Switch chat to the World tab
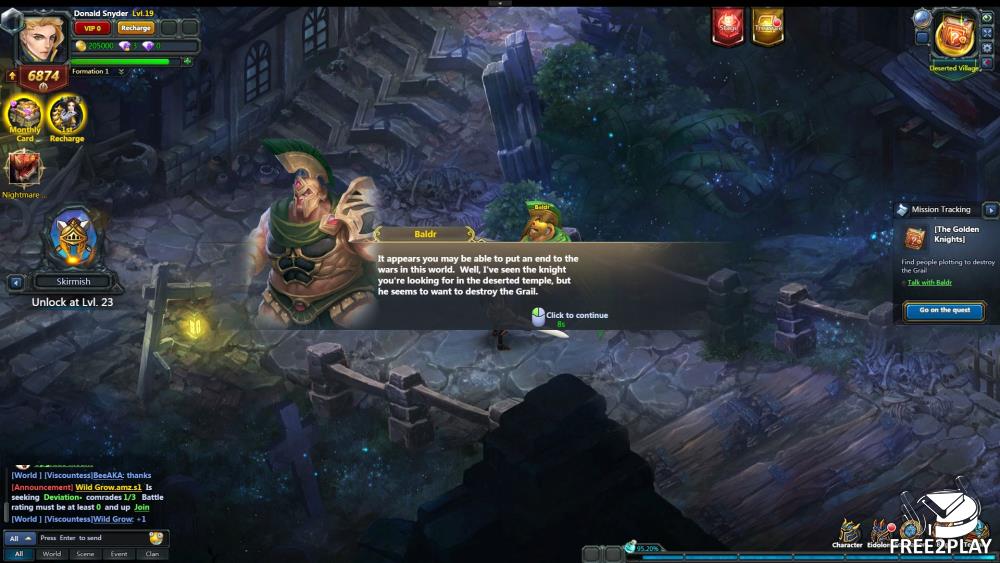 point(52,553)
